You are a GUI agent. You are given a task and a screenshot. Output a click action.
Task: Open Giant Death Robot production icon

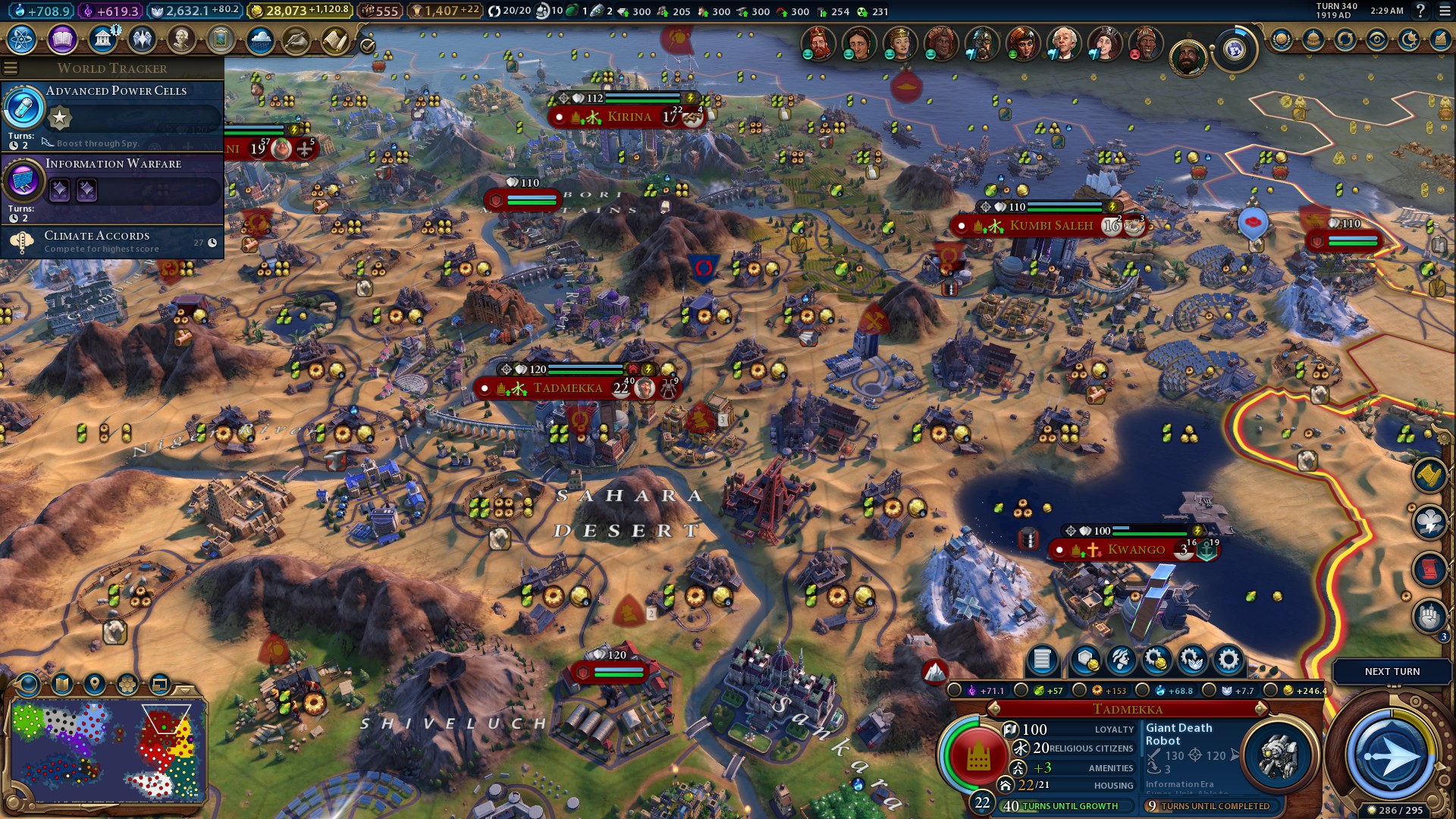[x=1279, y=755]
